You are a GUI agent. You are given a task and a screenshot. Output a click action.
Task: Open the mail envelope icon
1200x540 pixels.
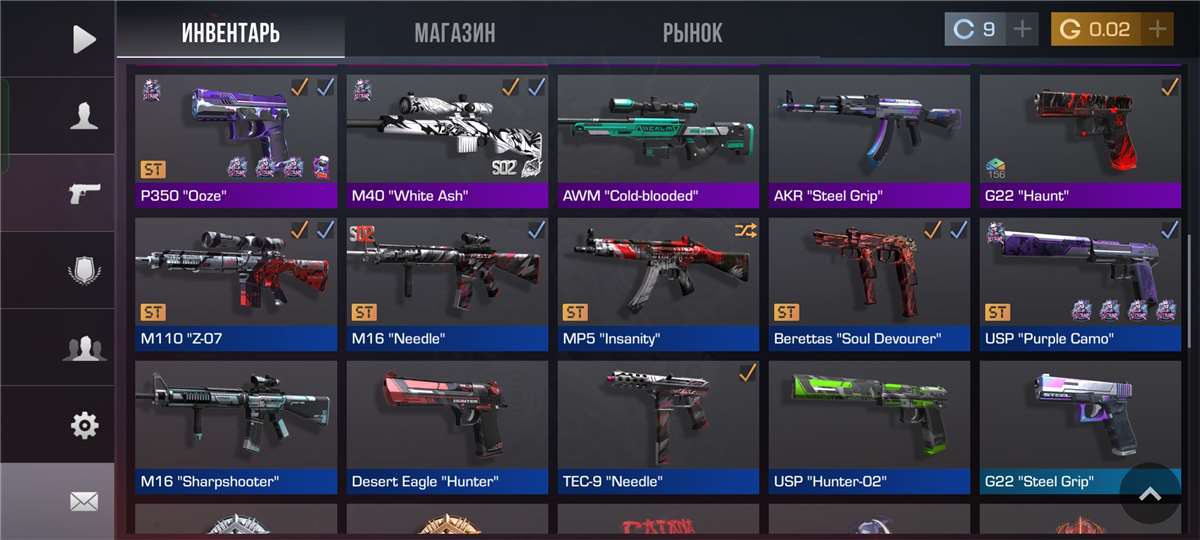(x=84, y=501)
